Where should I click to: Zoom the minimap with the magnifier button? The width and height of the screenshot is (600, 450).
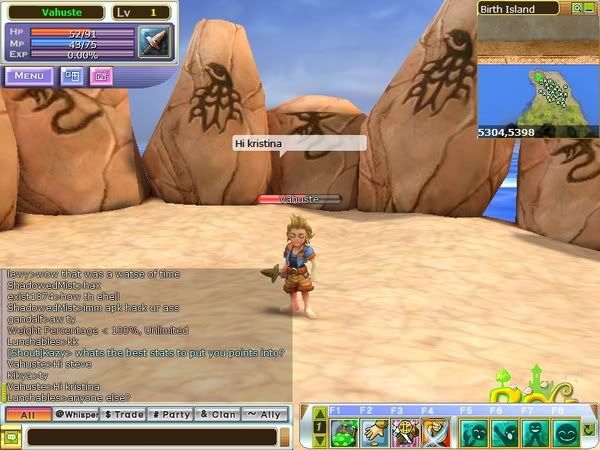(577, 9)
